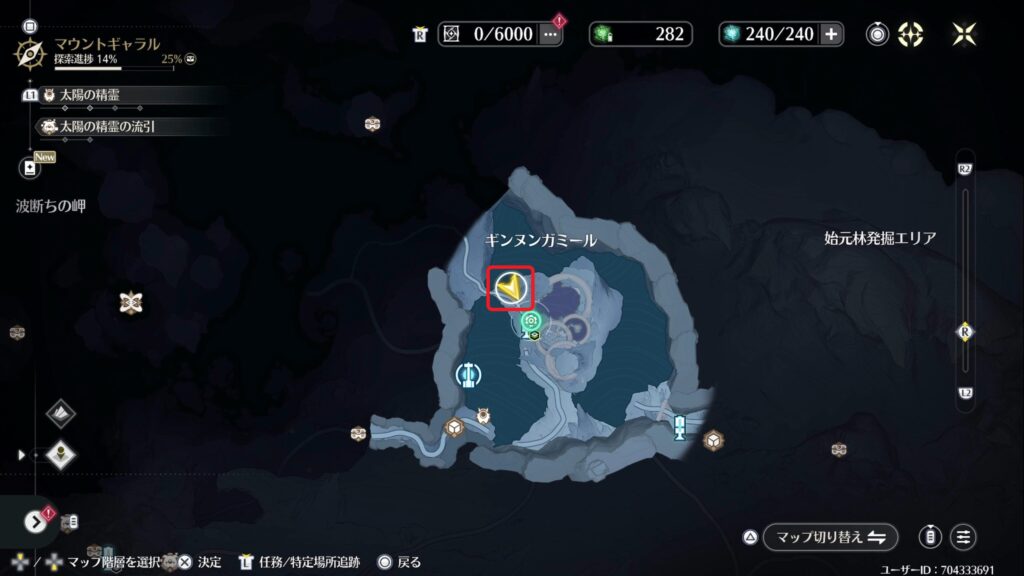Open the custom map marker pin button
1024x576 pixels.
click(x=931, y=537)
